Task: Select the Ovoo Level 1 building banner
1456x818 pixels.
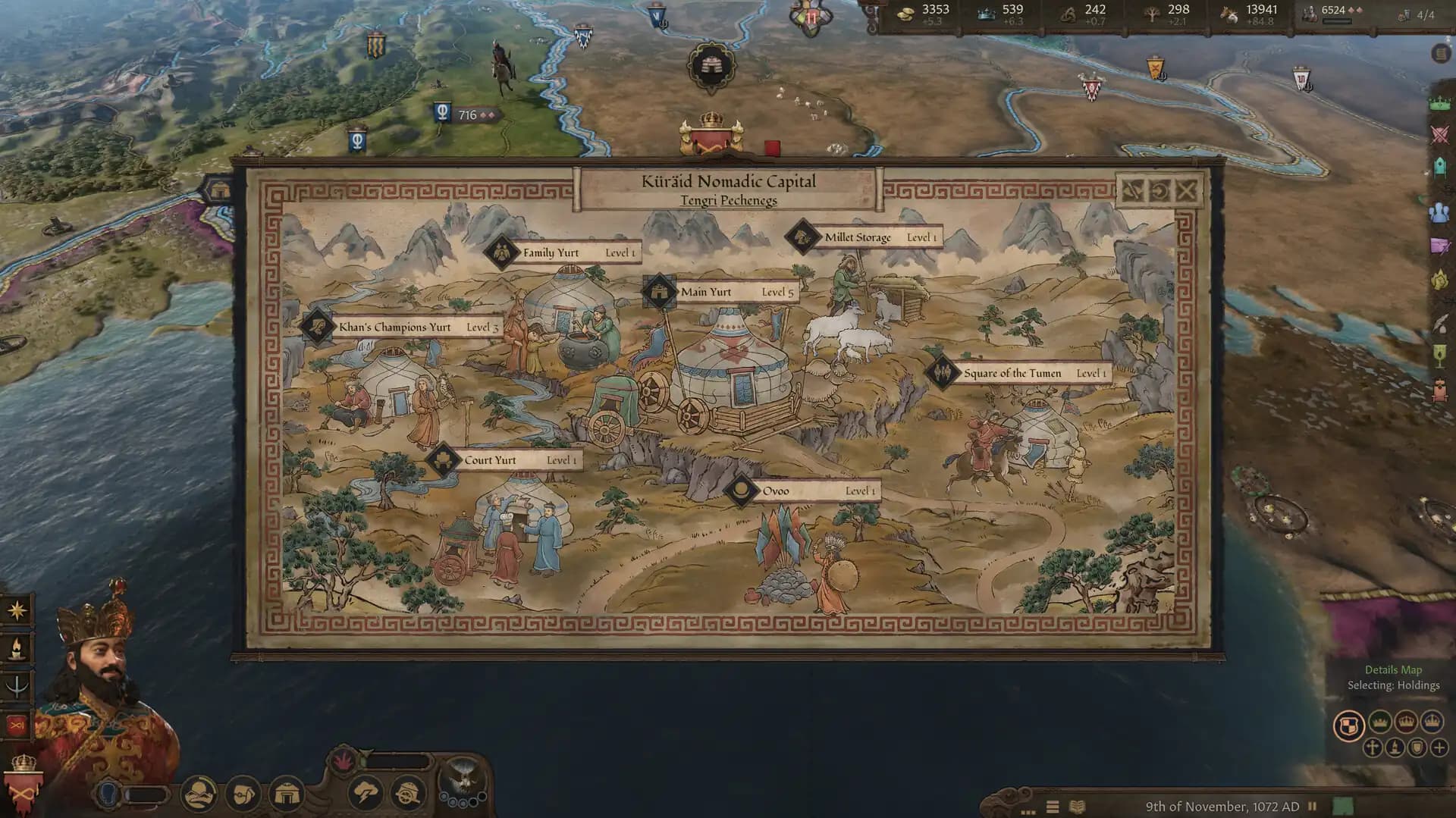Action: tap(804, 490)
